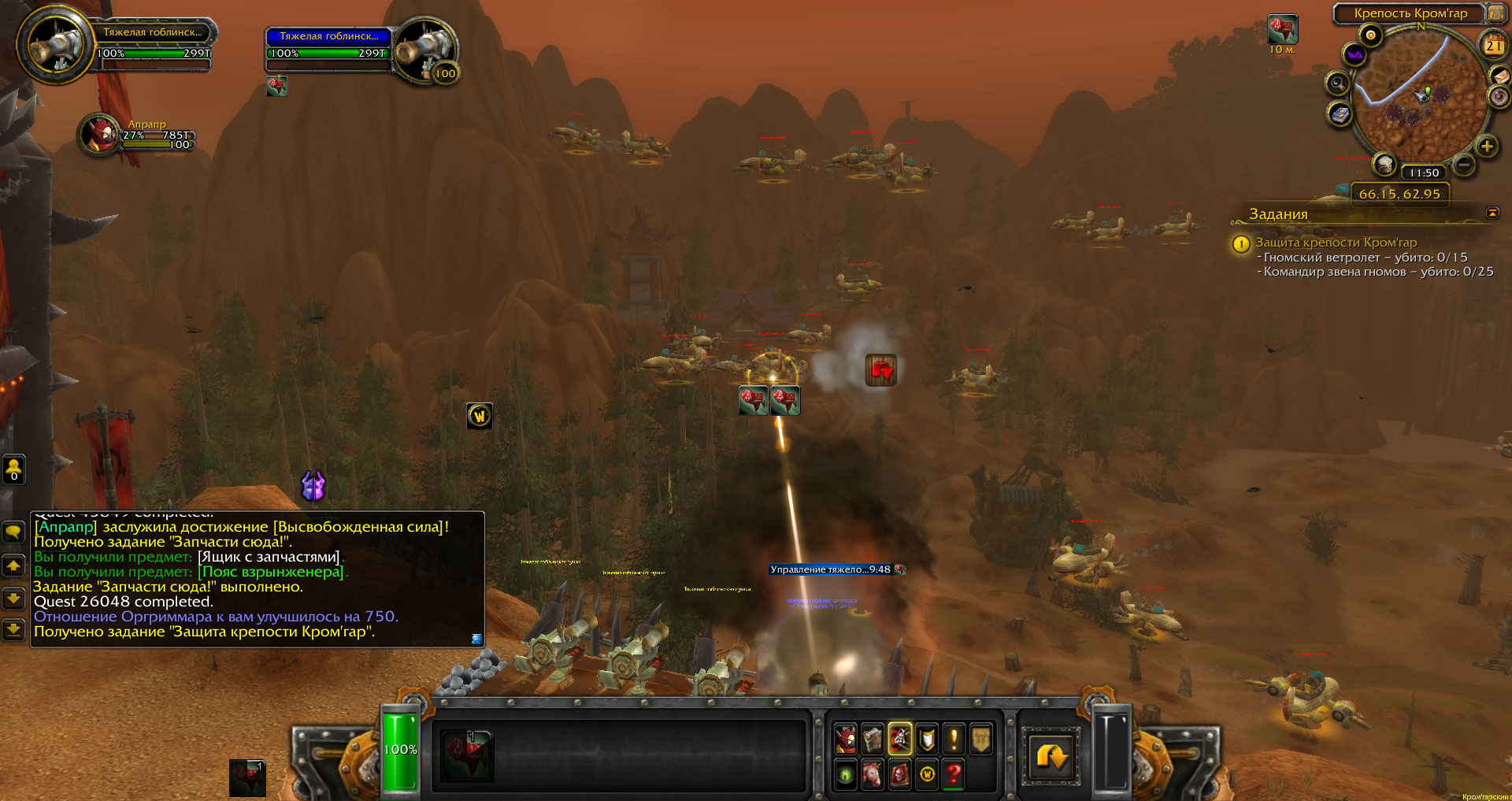1512x801 pixels.
Task: Click the yellow leave-vehicle arrow button
Action: (1051, 756)
